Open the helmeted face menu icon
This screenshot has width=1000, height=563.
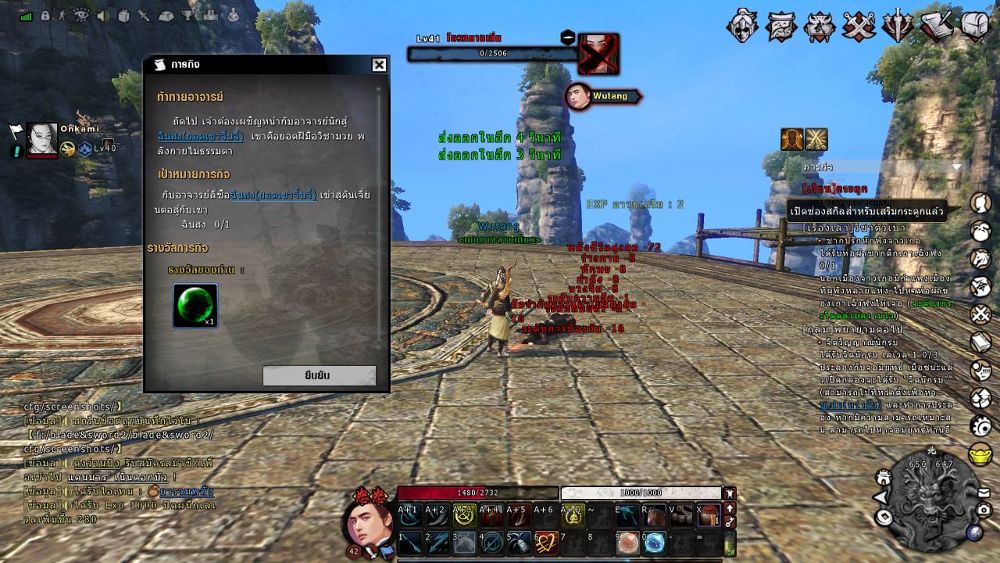(x=742, y=26)
